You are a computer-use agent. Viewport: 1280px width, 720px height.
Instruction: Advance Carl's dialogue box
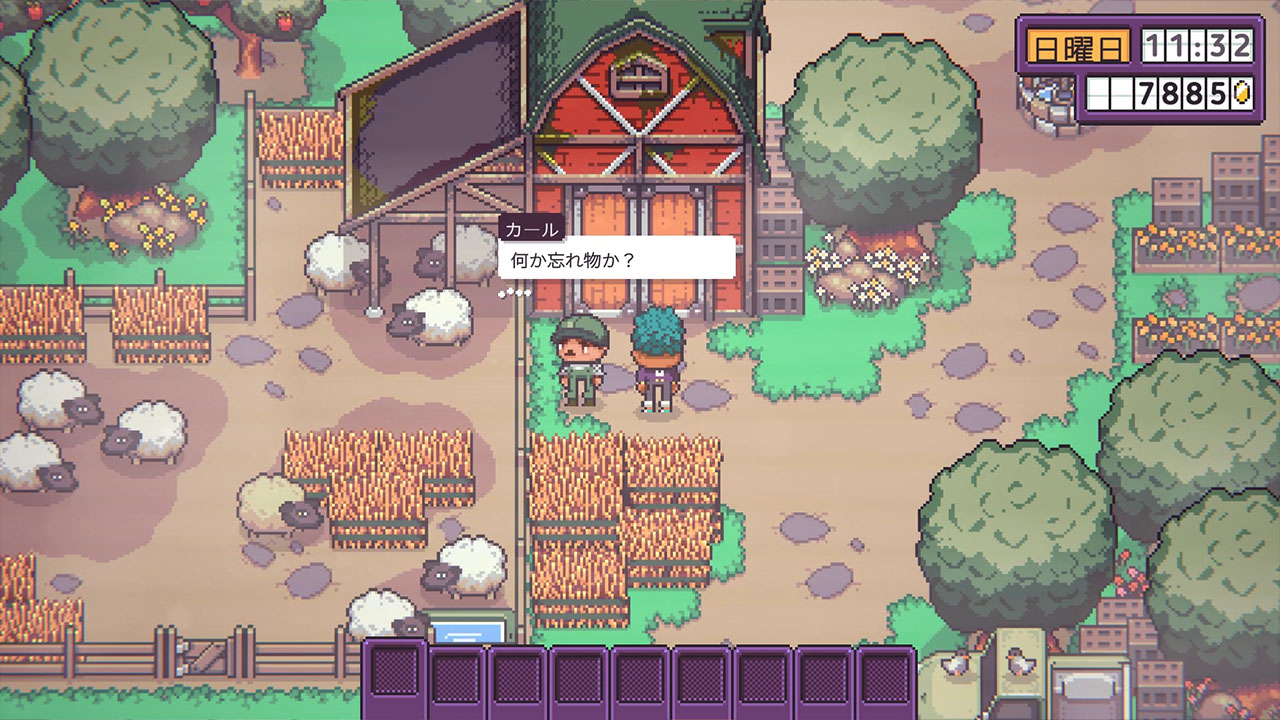pos(616,258)
